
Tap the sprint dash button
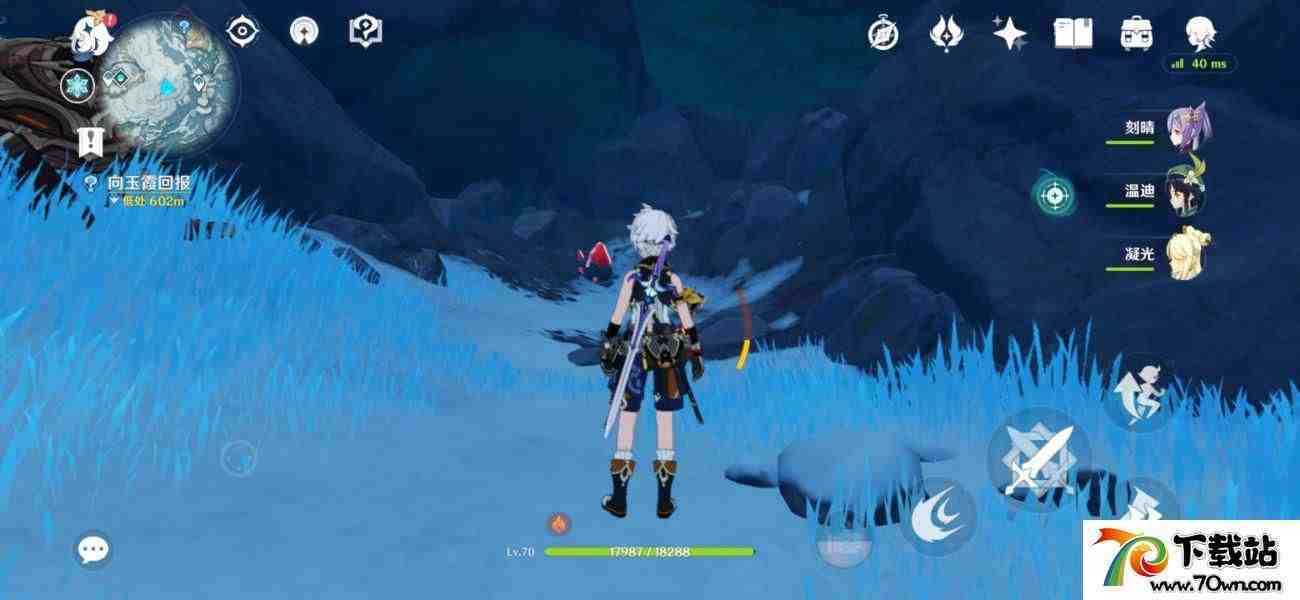1143,393
